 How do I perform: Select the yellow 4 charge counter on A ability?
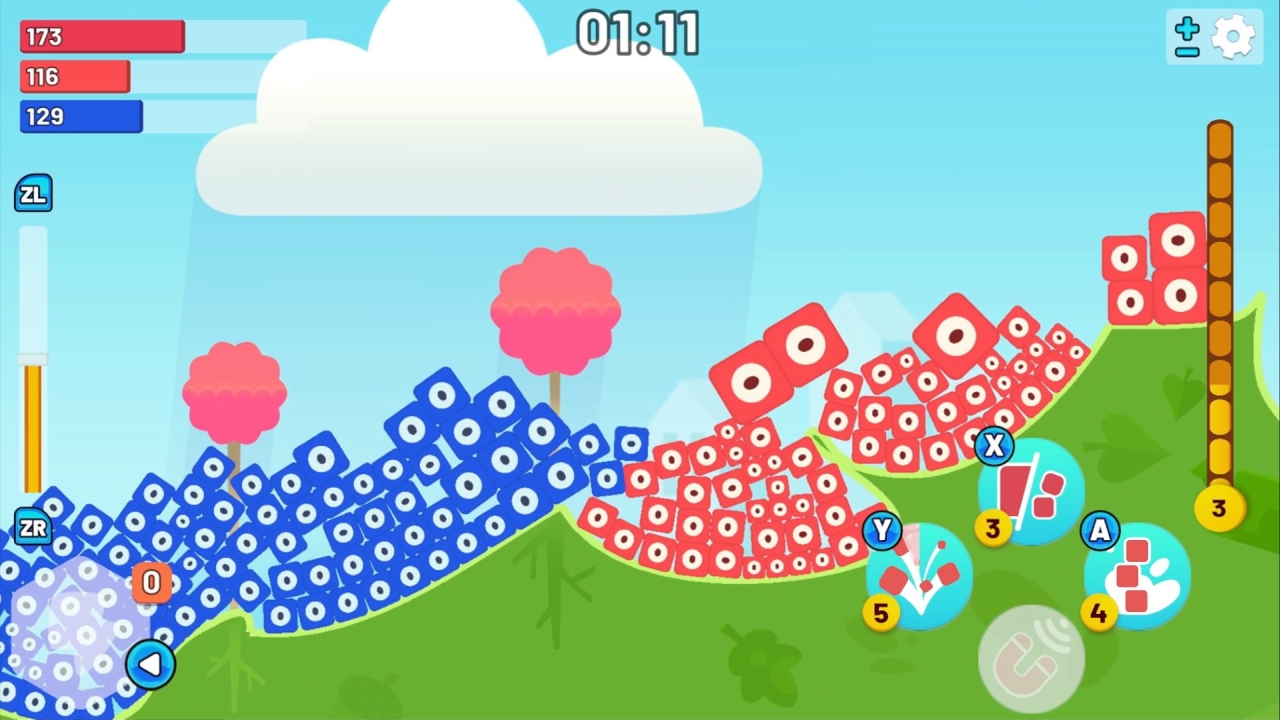[x=1099, y=613]
